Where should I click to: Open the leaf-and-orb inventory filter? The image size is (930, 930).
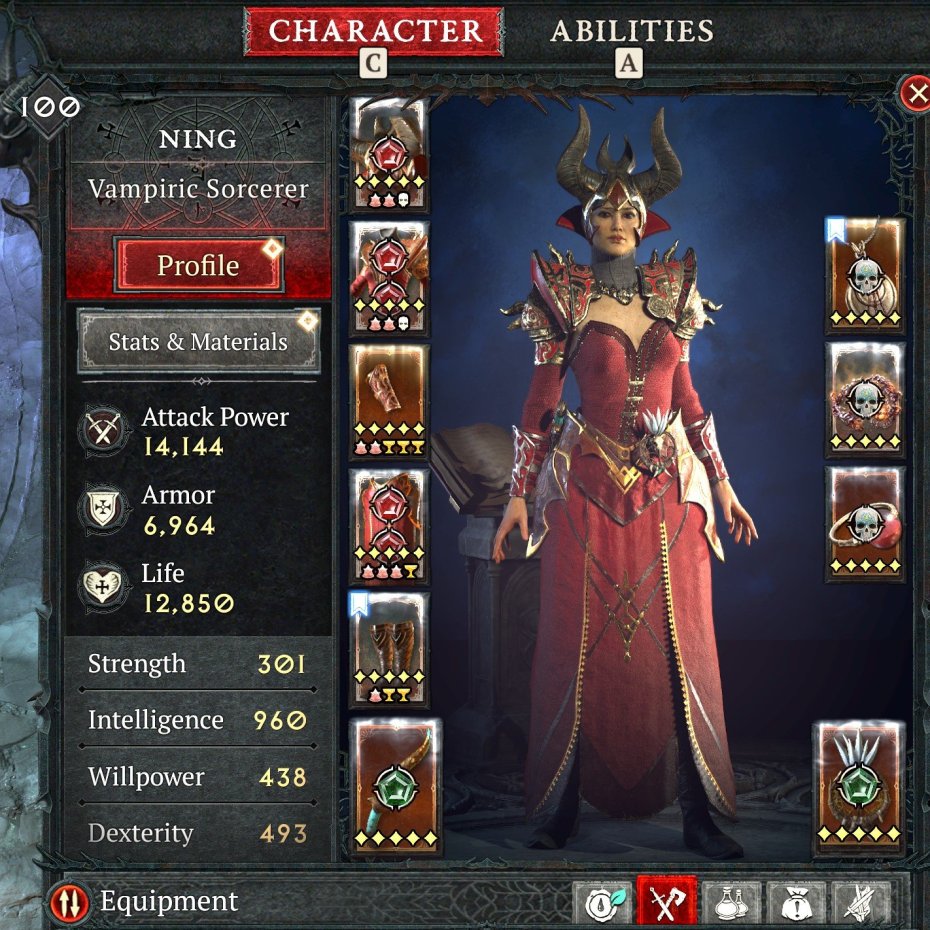tap(608, 902)
